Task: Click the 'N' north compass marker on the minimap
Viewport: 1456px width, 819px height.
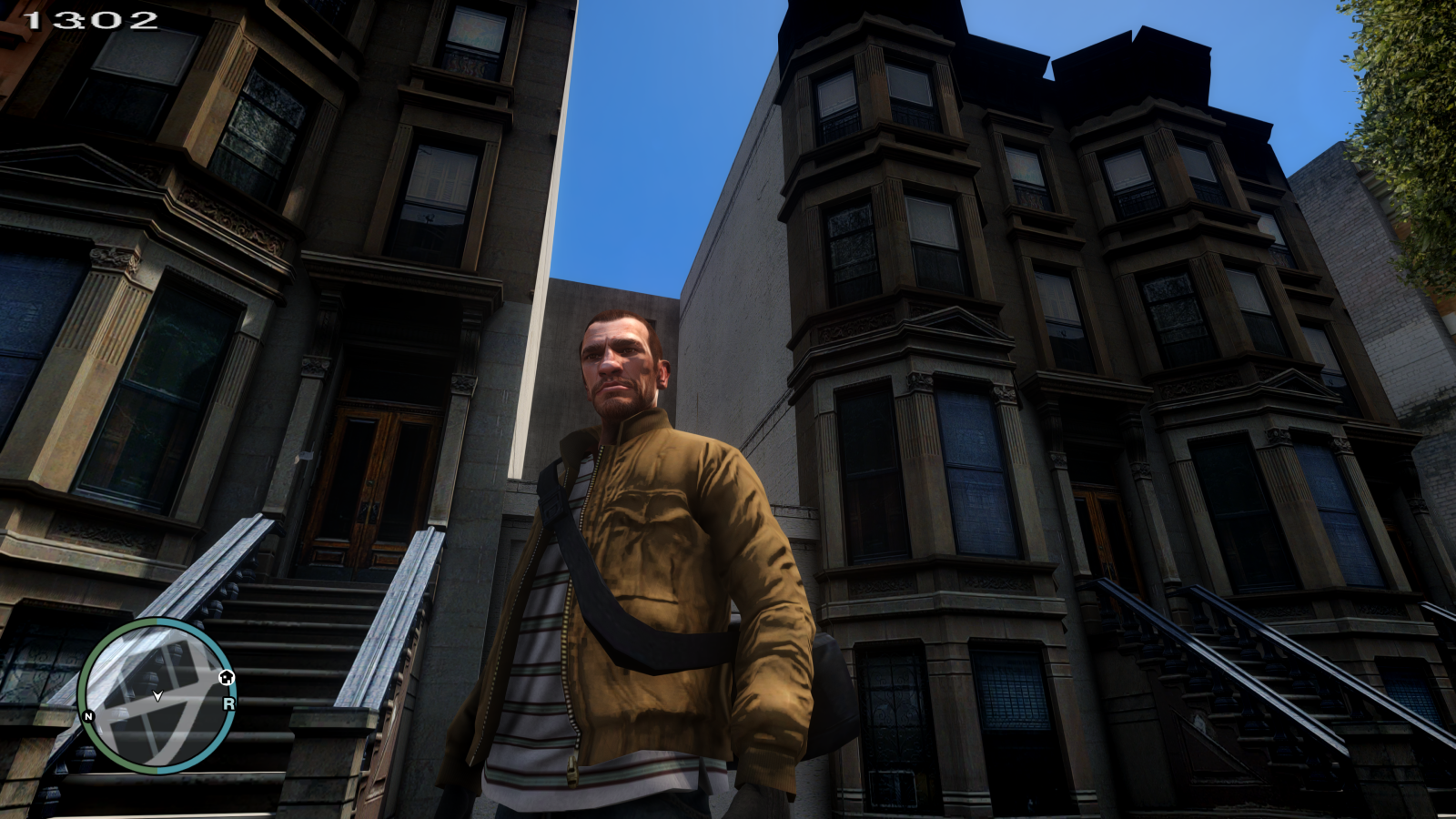Action: (88, 716)
